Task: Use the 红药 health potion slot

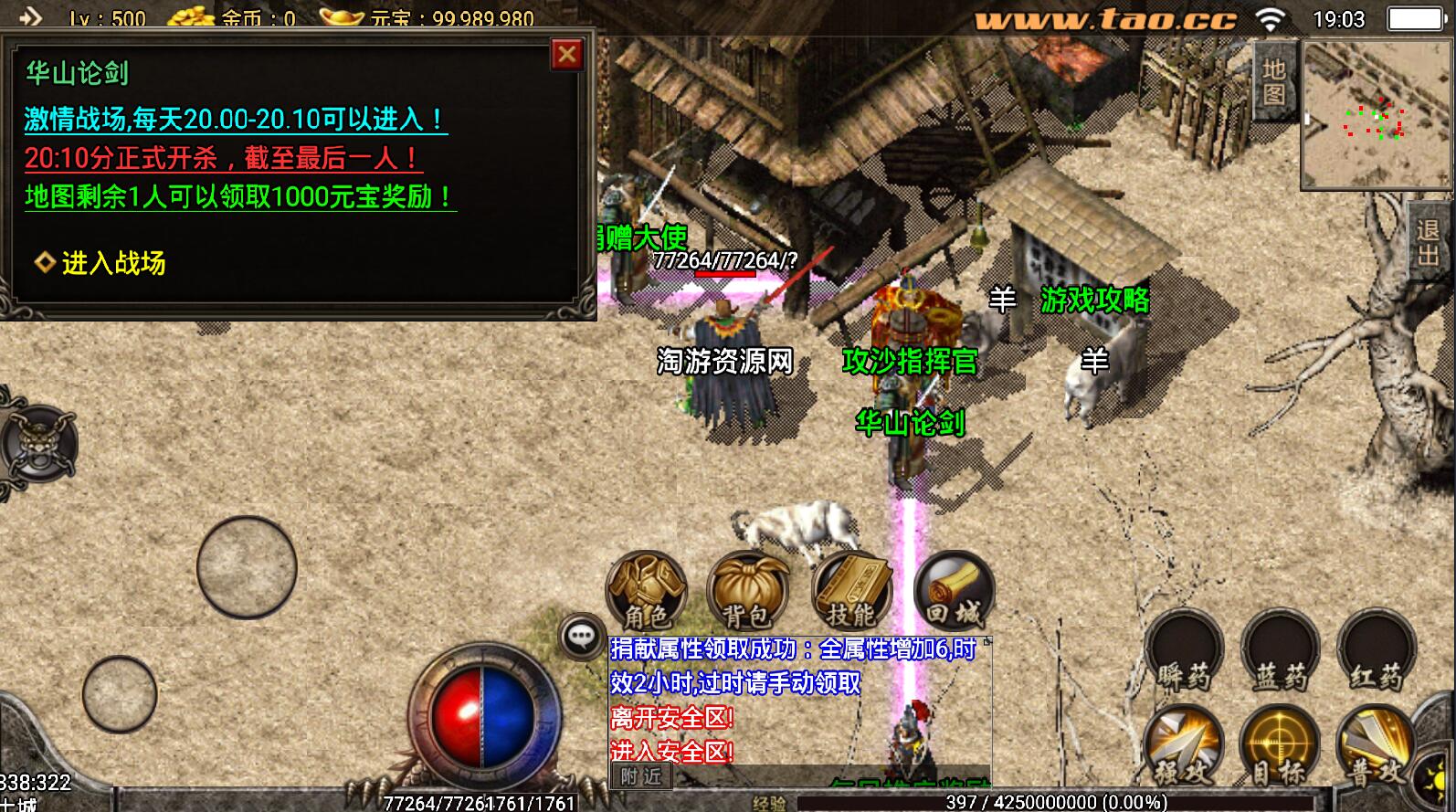Action: (1376, 652)
